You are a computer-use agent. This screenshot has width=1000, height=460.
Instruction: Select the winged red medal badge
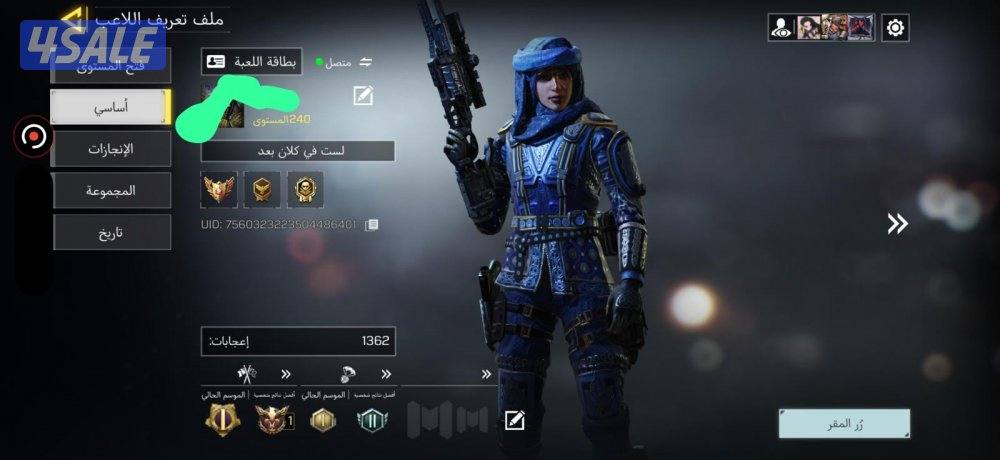219,189
